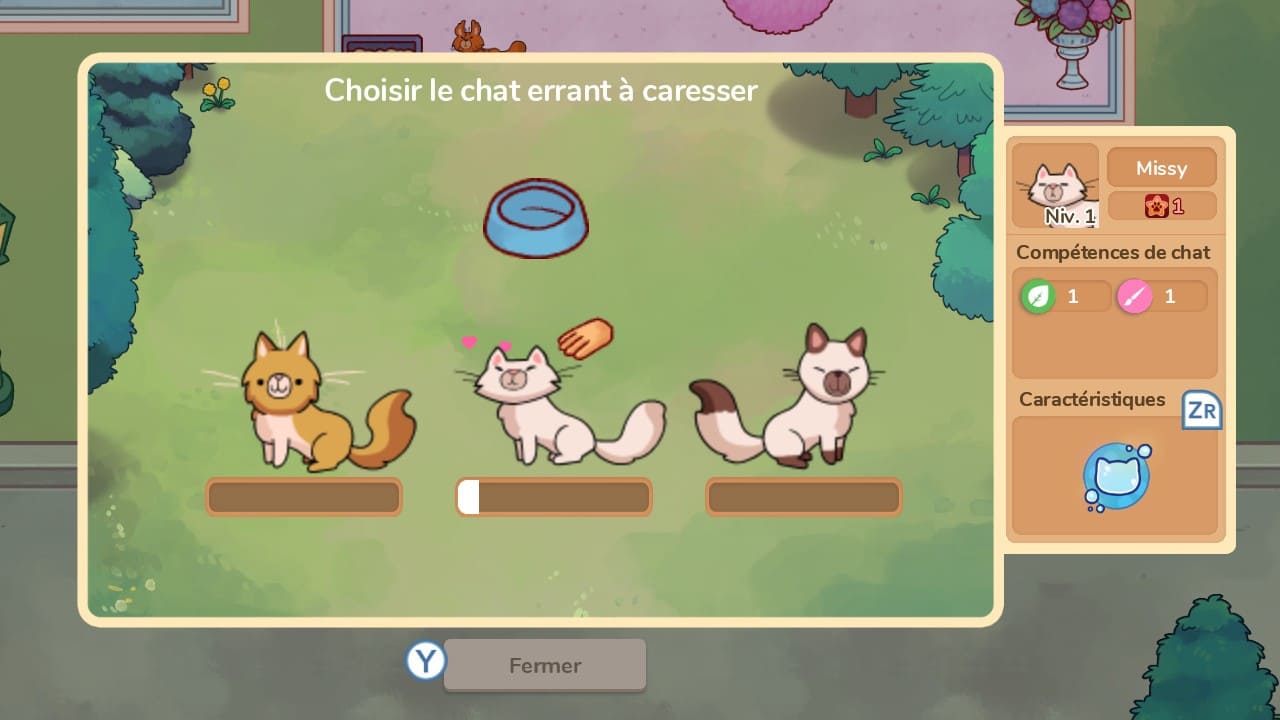Click the white cat's affection progress bar
This screenshot has width=1280, height=720.
pos(553,497)
